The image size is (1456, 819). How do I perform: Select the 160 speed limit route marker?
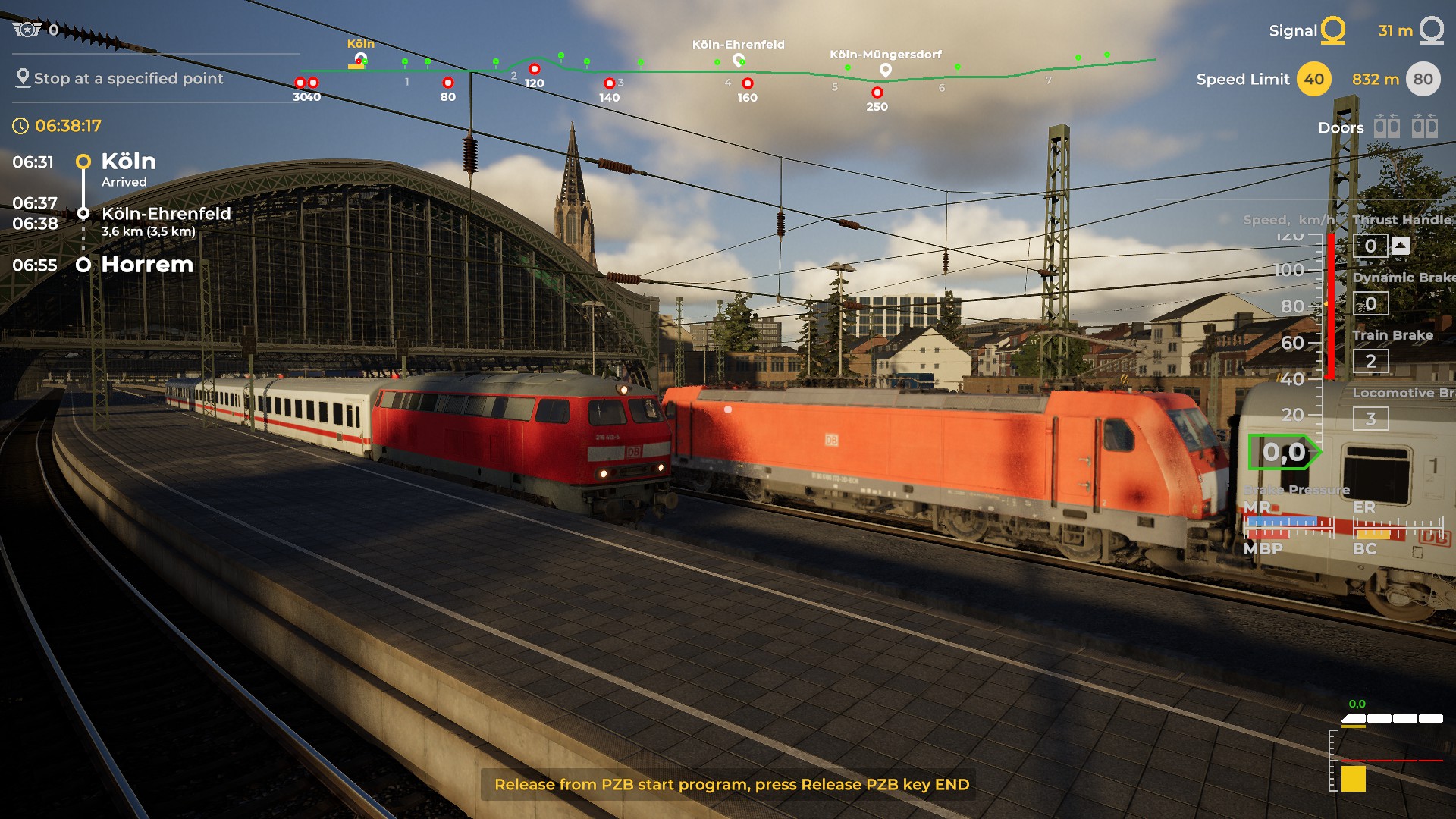click(747, 83)
